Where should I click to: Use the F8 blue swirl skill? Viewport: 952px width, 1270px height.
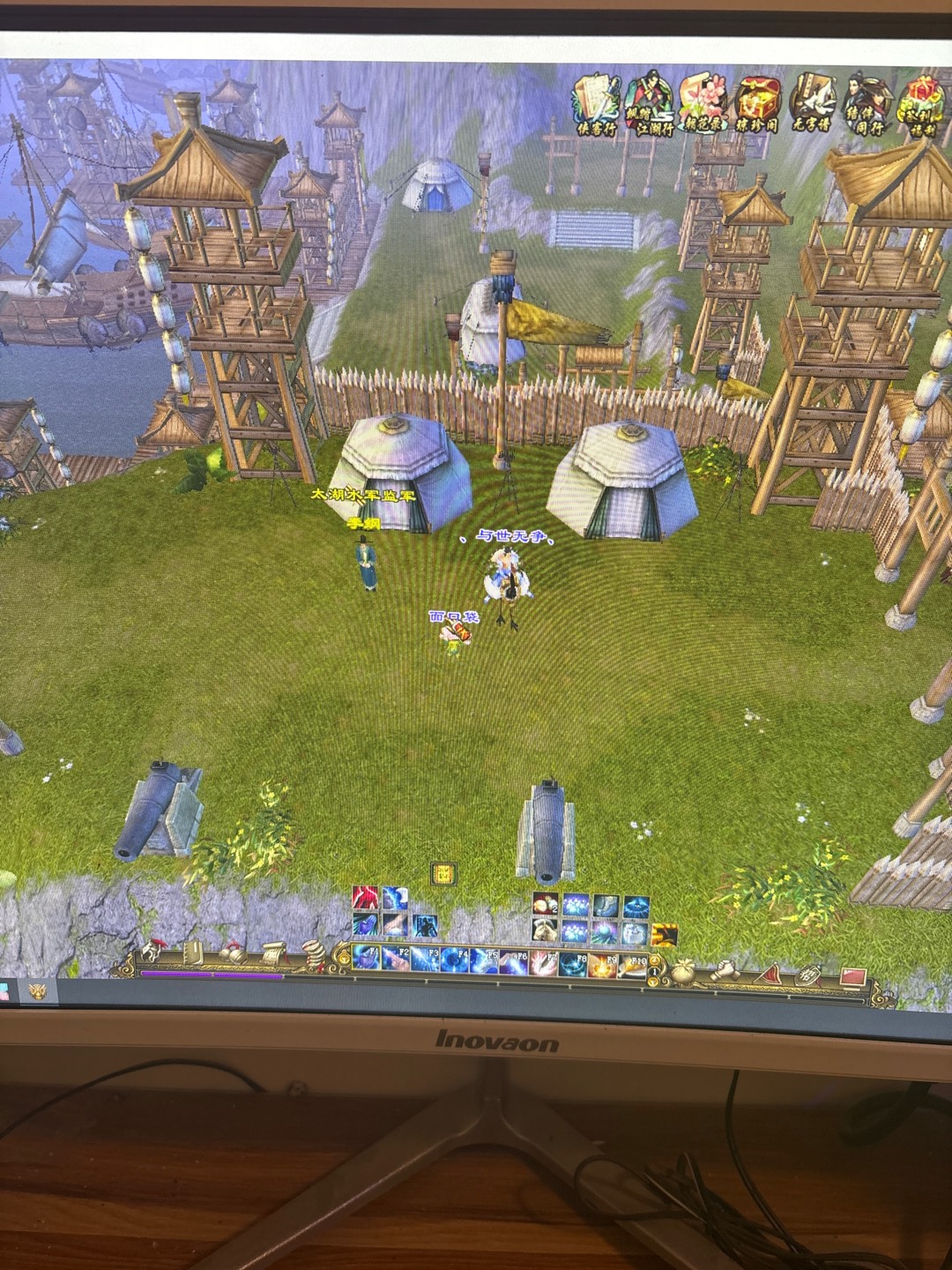[572, 962]
